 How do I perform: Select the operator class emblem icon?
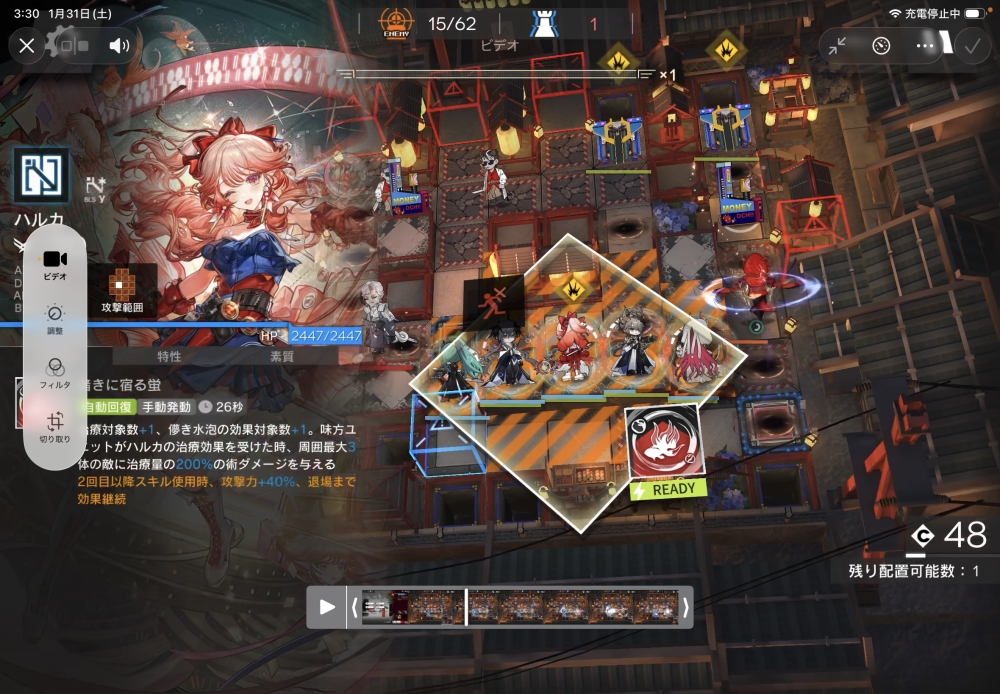pos(41,176)
